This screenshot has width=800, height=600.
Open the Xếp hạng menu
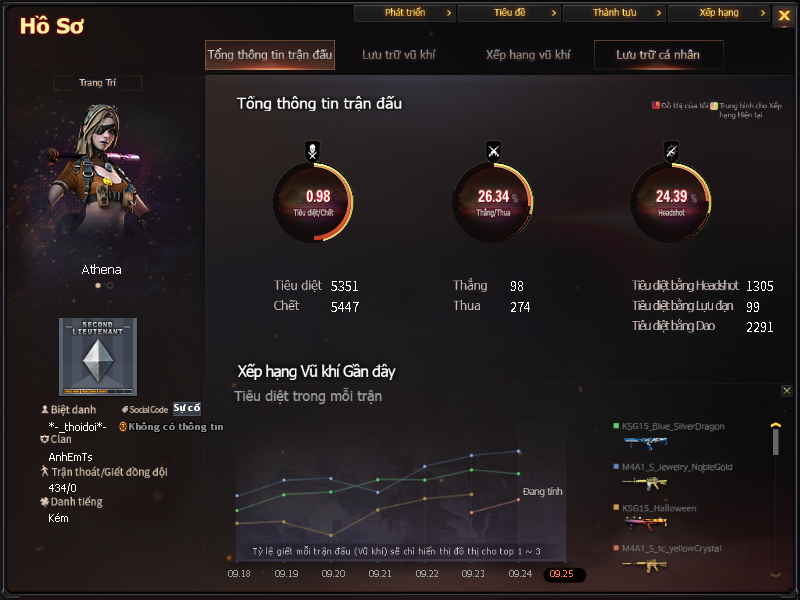click(x=719, y=13)
